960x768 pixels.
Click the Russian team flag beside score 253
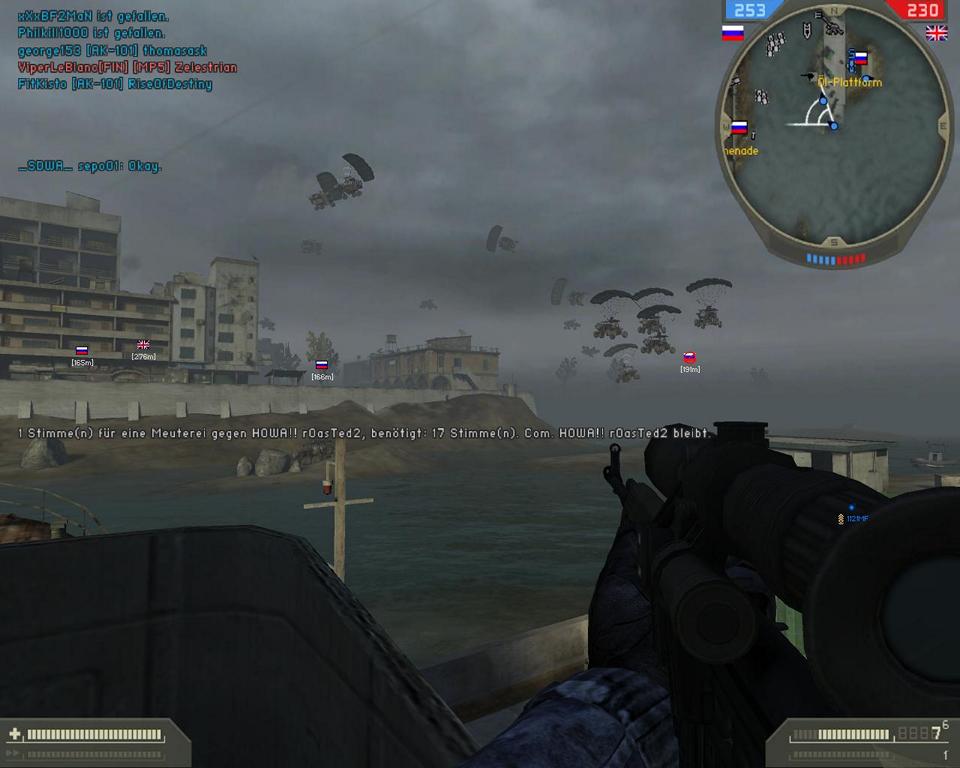733,33
